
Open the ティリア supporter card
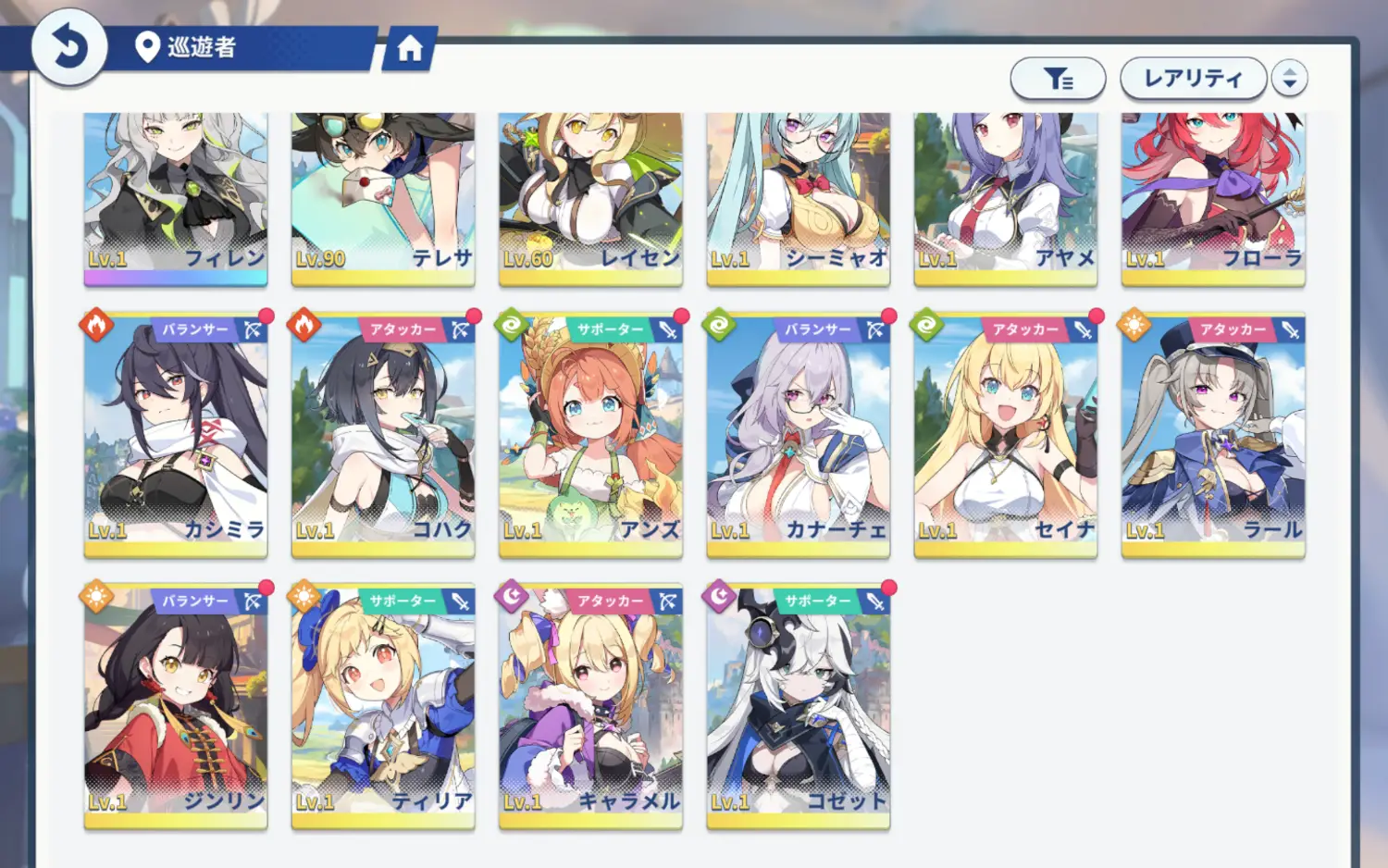[383, 706]
